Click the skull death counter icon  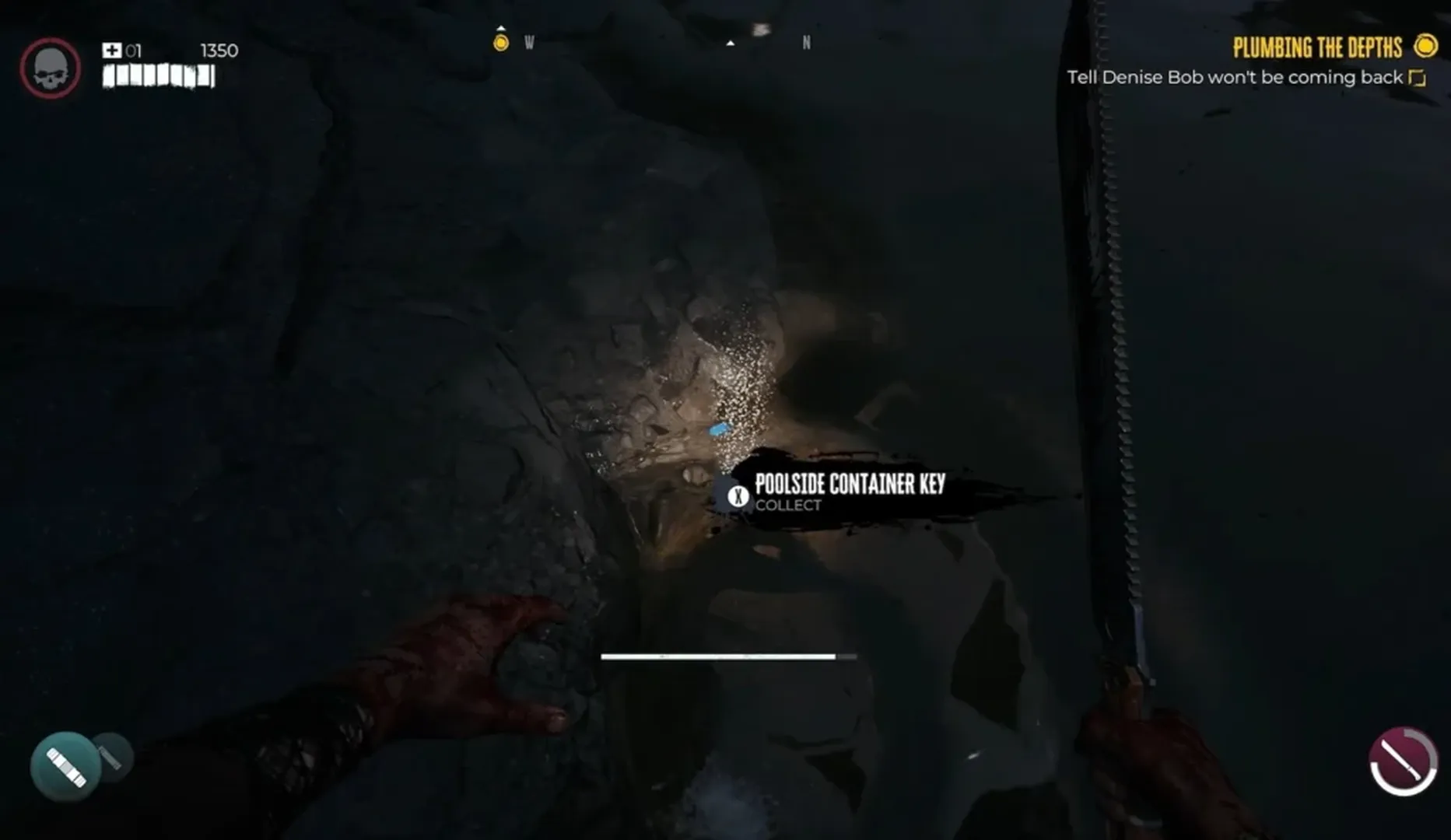49,68
